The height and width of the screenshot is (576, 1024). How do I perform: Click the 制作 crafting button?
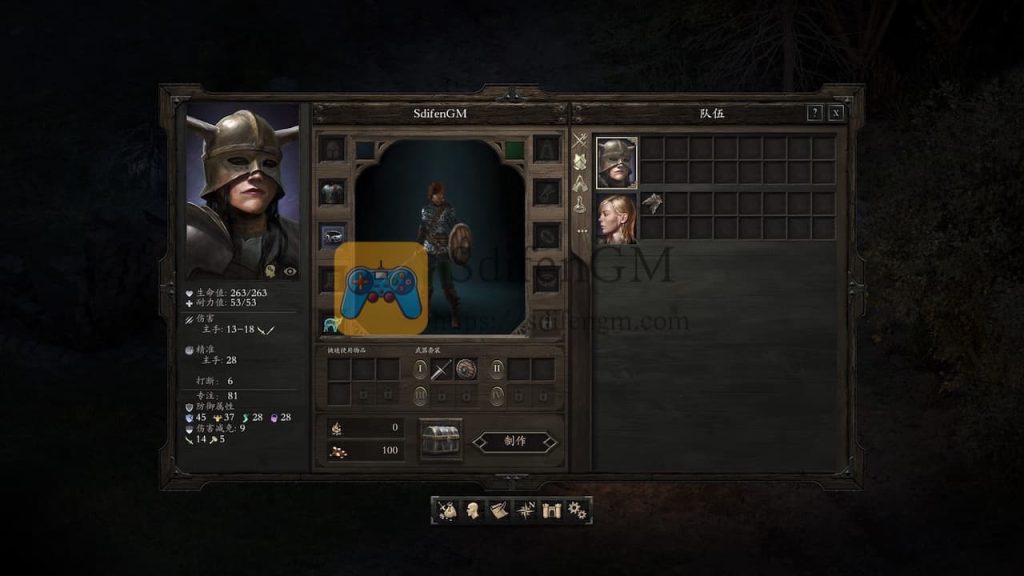click(514, 441)
